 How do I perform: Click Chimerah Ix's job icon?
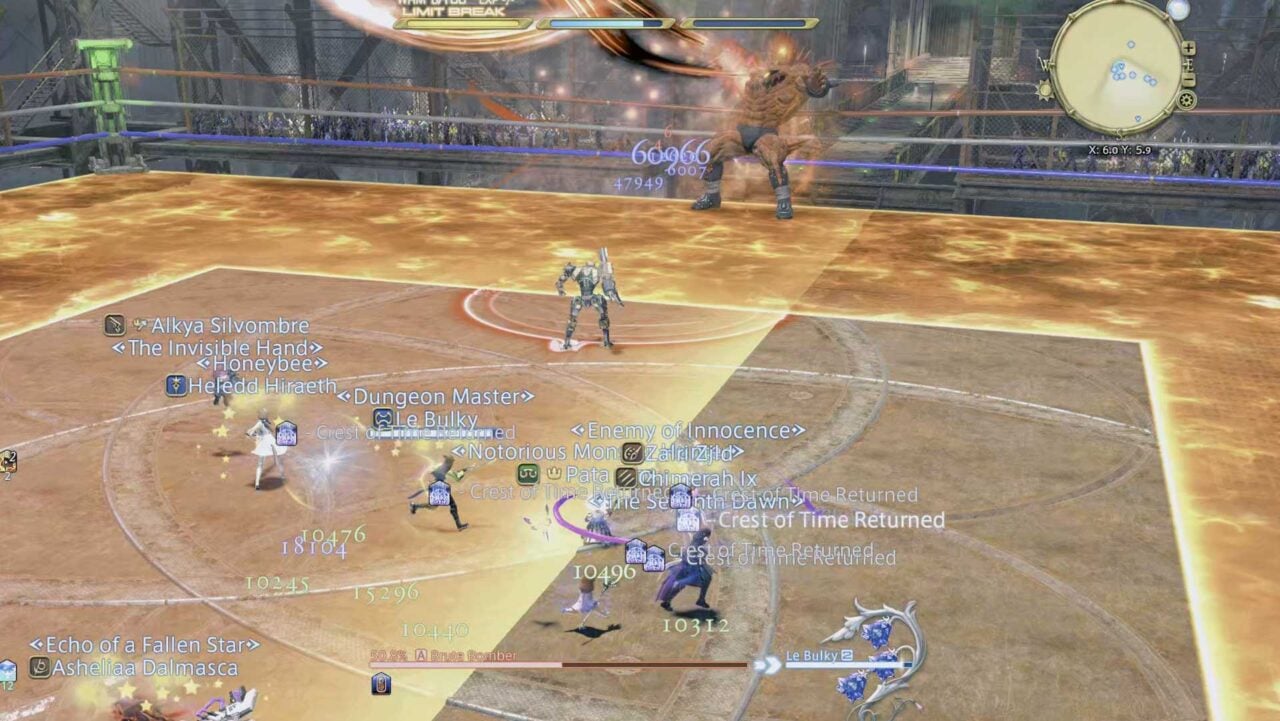point(626,477)
